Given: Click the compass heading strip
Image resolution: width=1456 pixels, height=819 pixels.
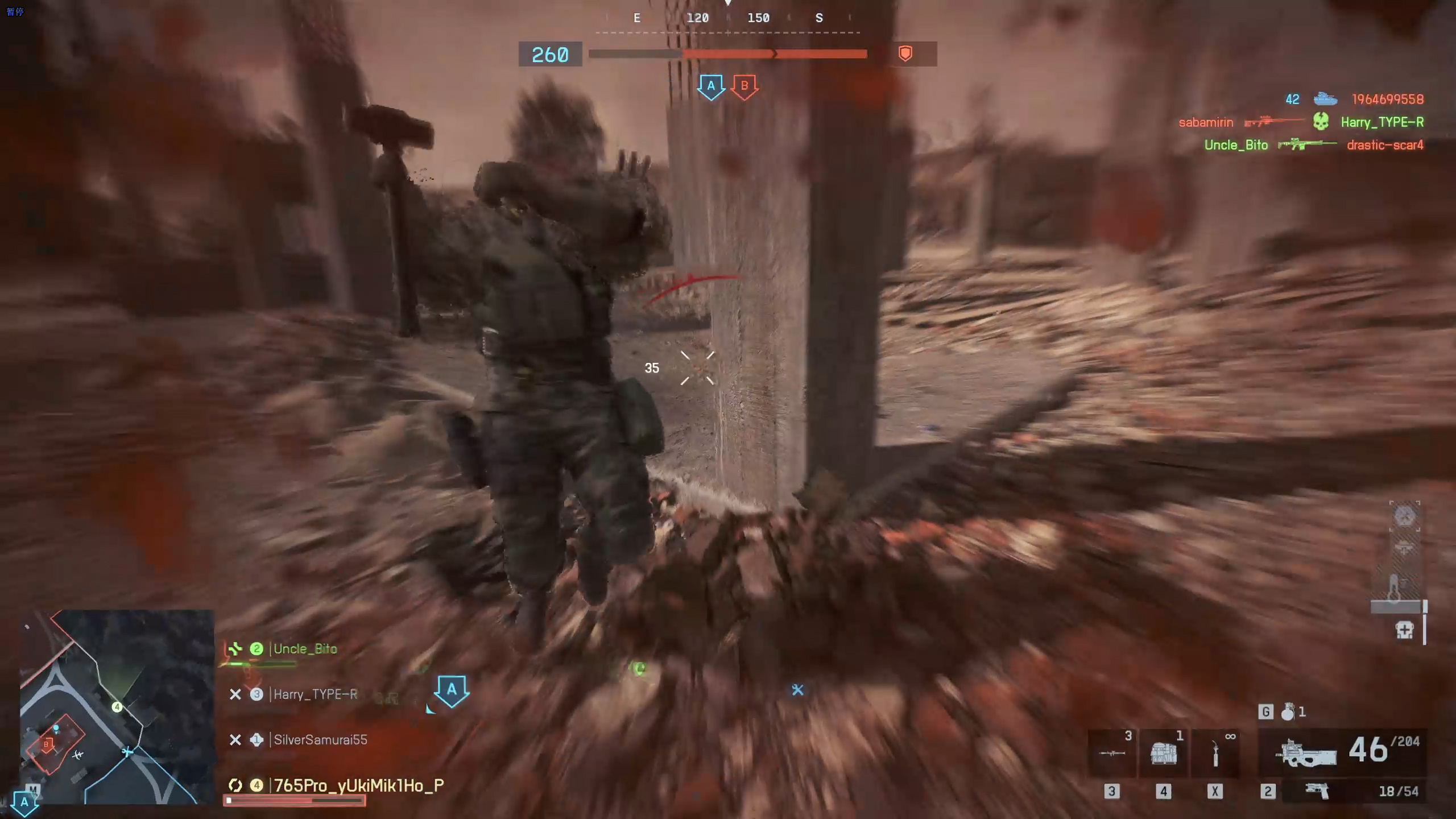Looking at the screenshot, I should click(x=727, y=18).
